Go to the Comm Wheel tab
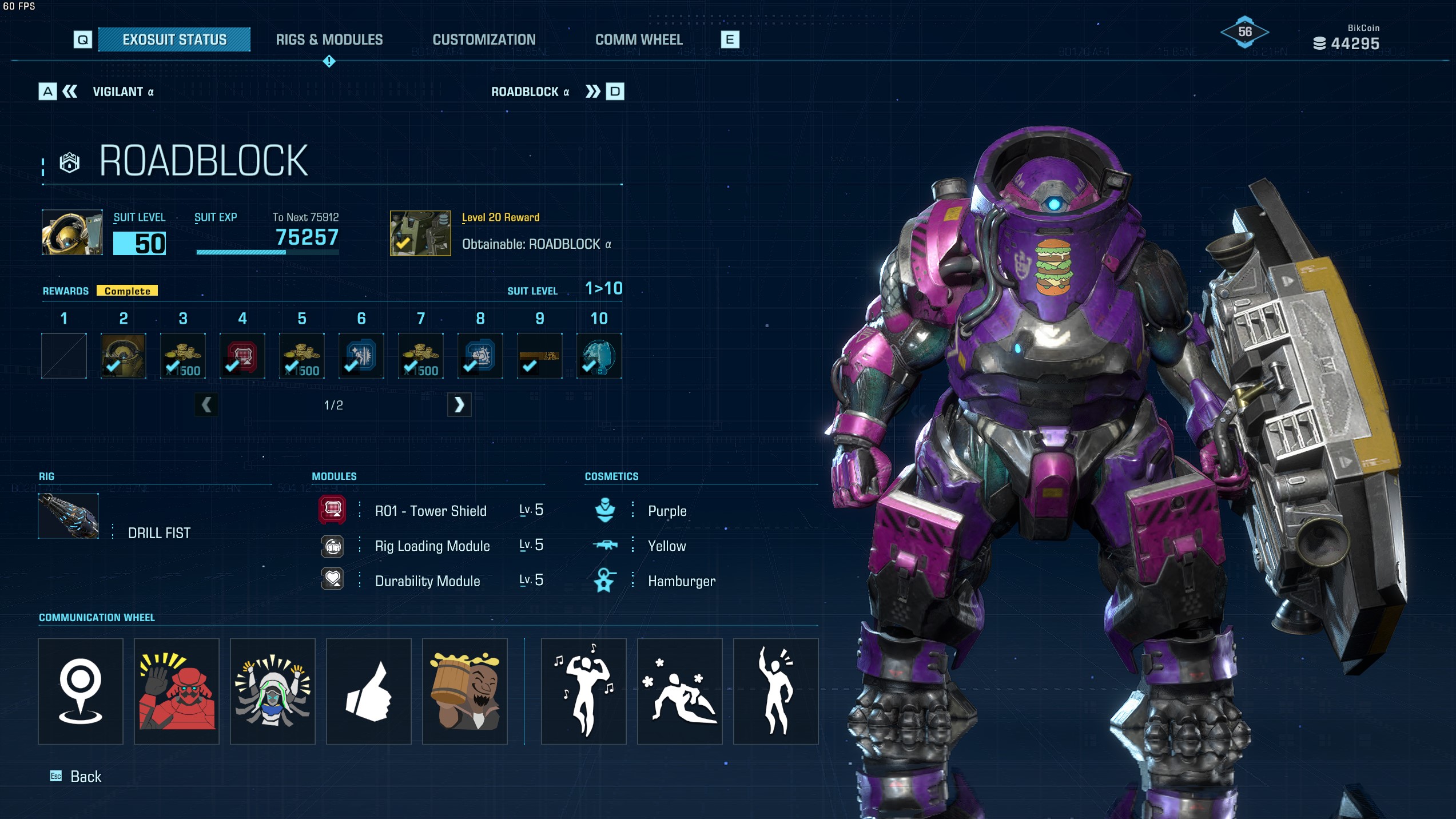 [639, 39]
